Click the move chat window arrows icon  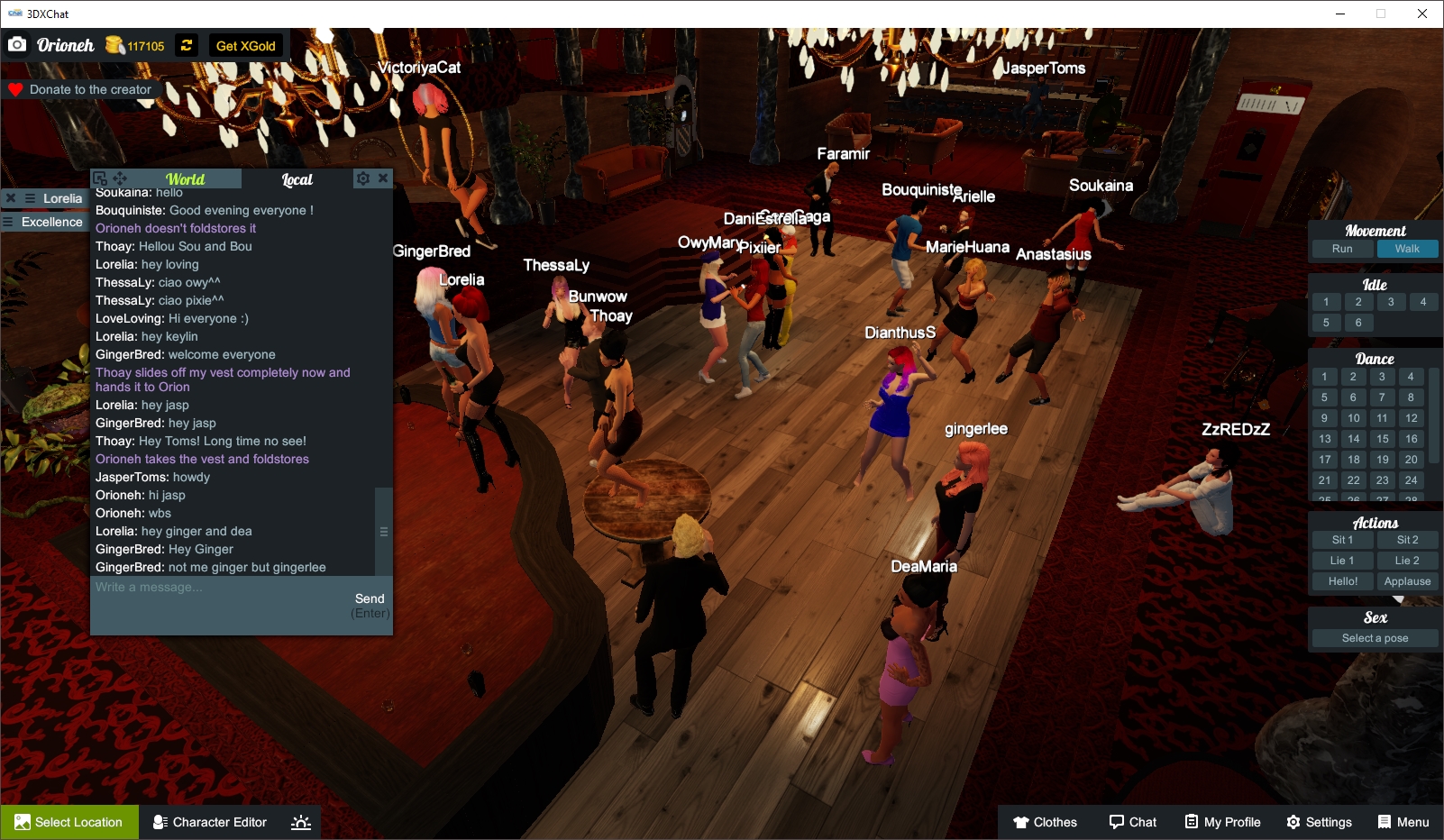coord(120,178)
